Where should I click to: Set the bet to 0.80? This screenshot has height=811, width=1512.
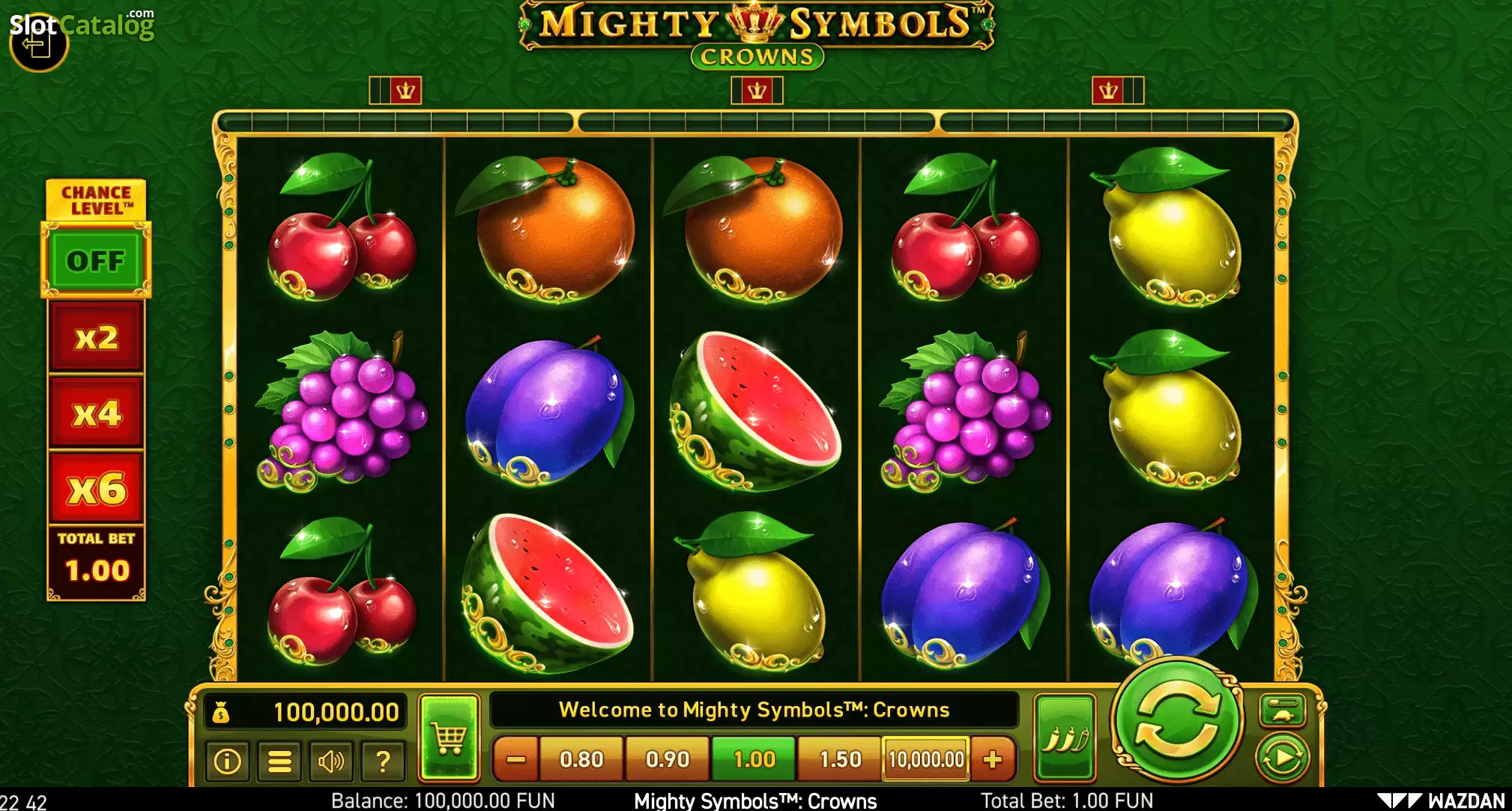581,759
